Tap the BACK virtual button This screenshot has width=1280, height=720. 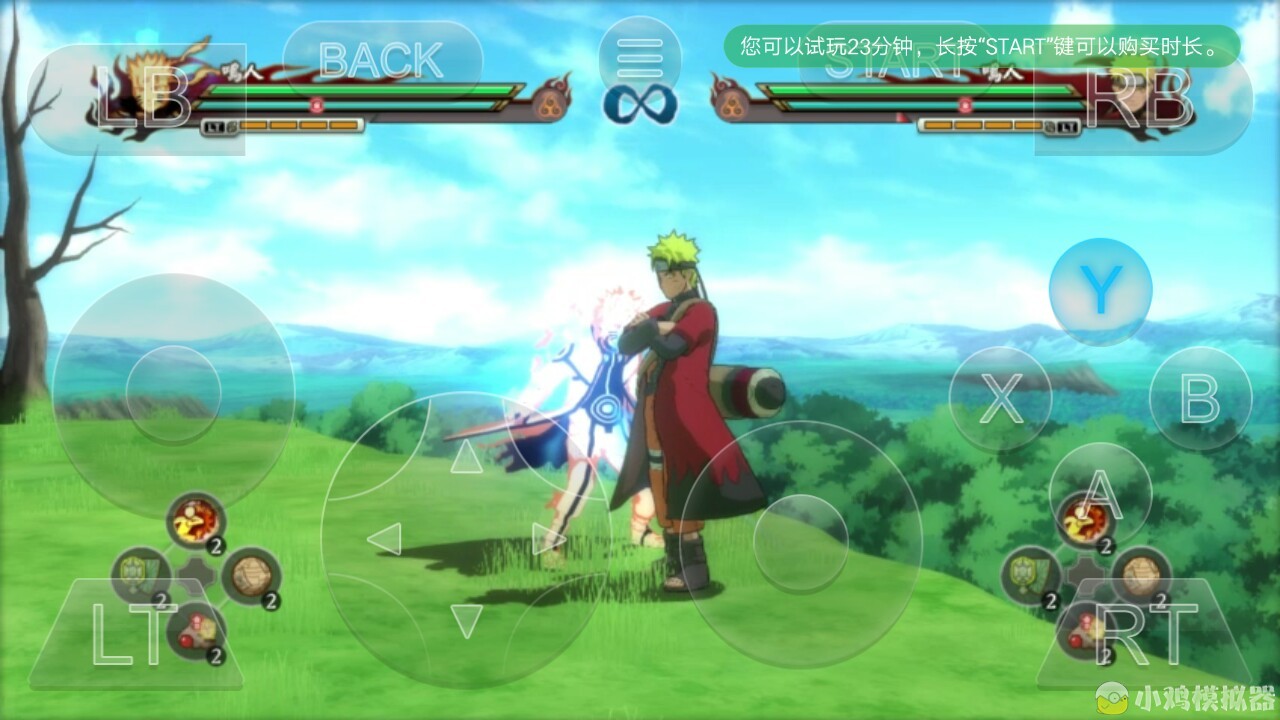(x=382, y=61)
